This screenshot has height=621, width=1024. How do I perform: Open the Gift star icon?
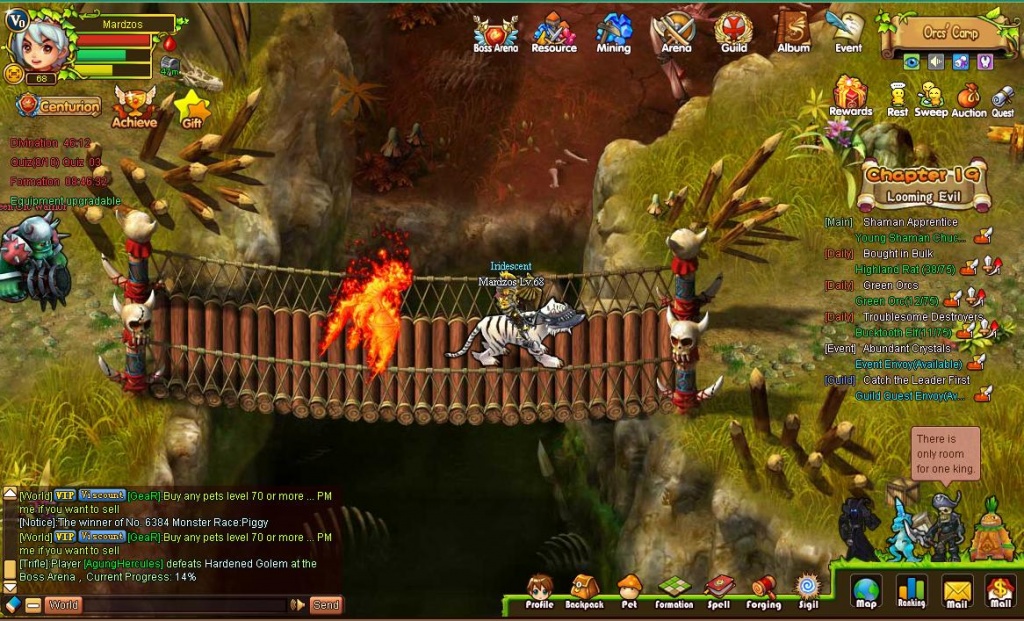coord(191,109)
